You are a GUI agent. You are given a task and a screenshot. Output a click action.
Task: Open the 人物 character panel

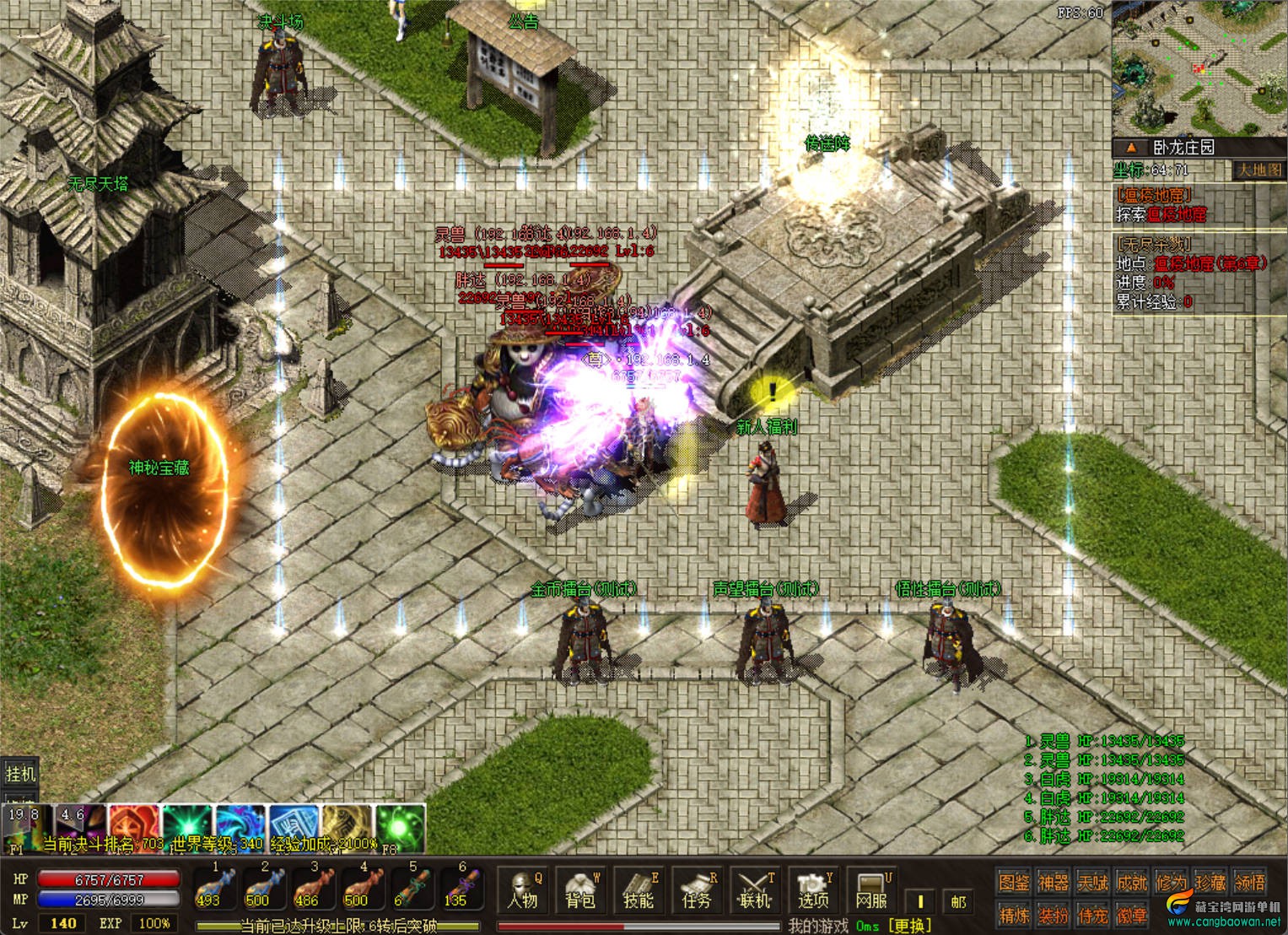pos(523,891)
